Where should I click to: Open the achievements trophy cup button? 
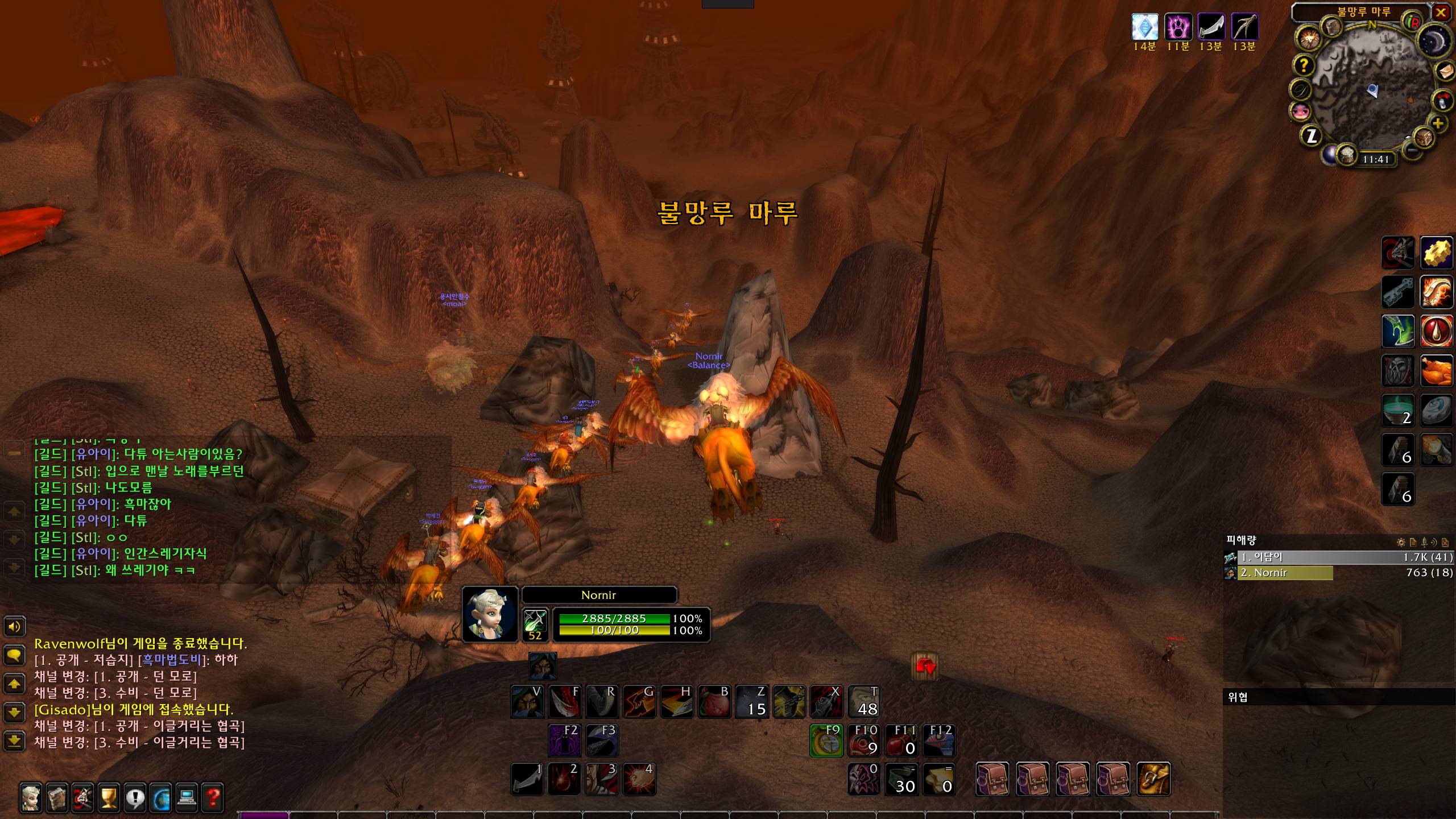[x=109, y=797]
